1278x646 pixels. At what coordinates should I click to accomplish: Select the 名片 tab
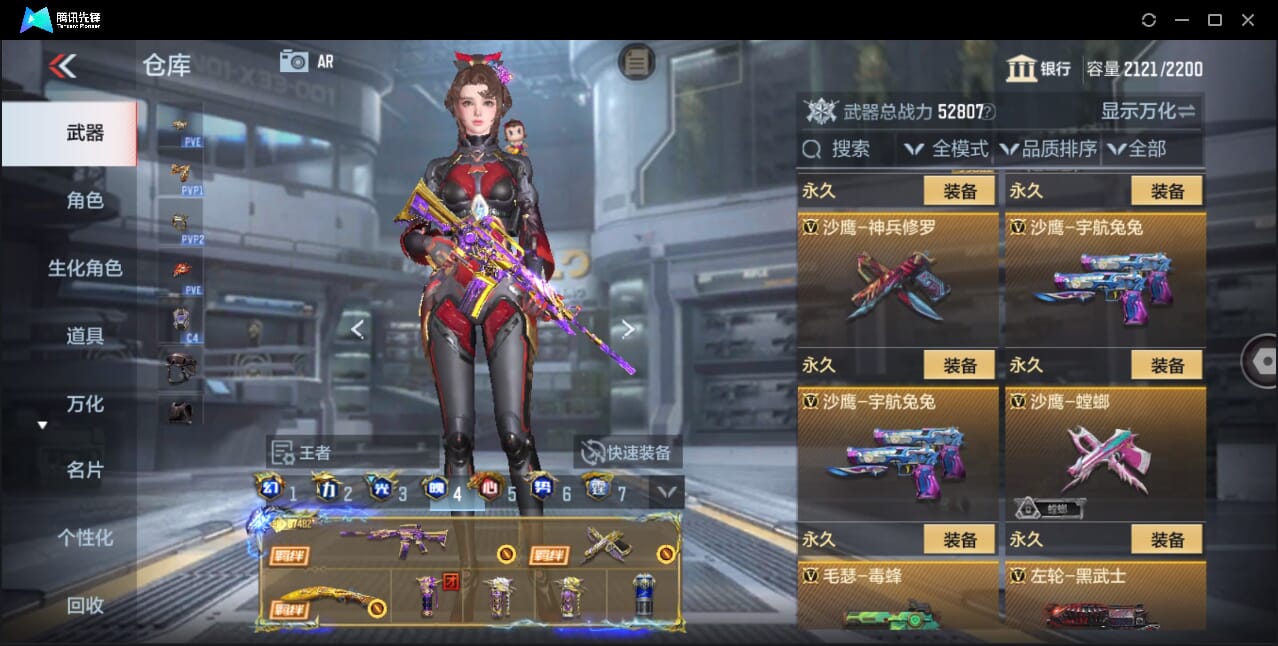85,470
